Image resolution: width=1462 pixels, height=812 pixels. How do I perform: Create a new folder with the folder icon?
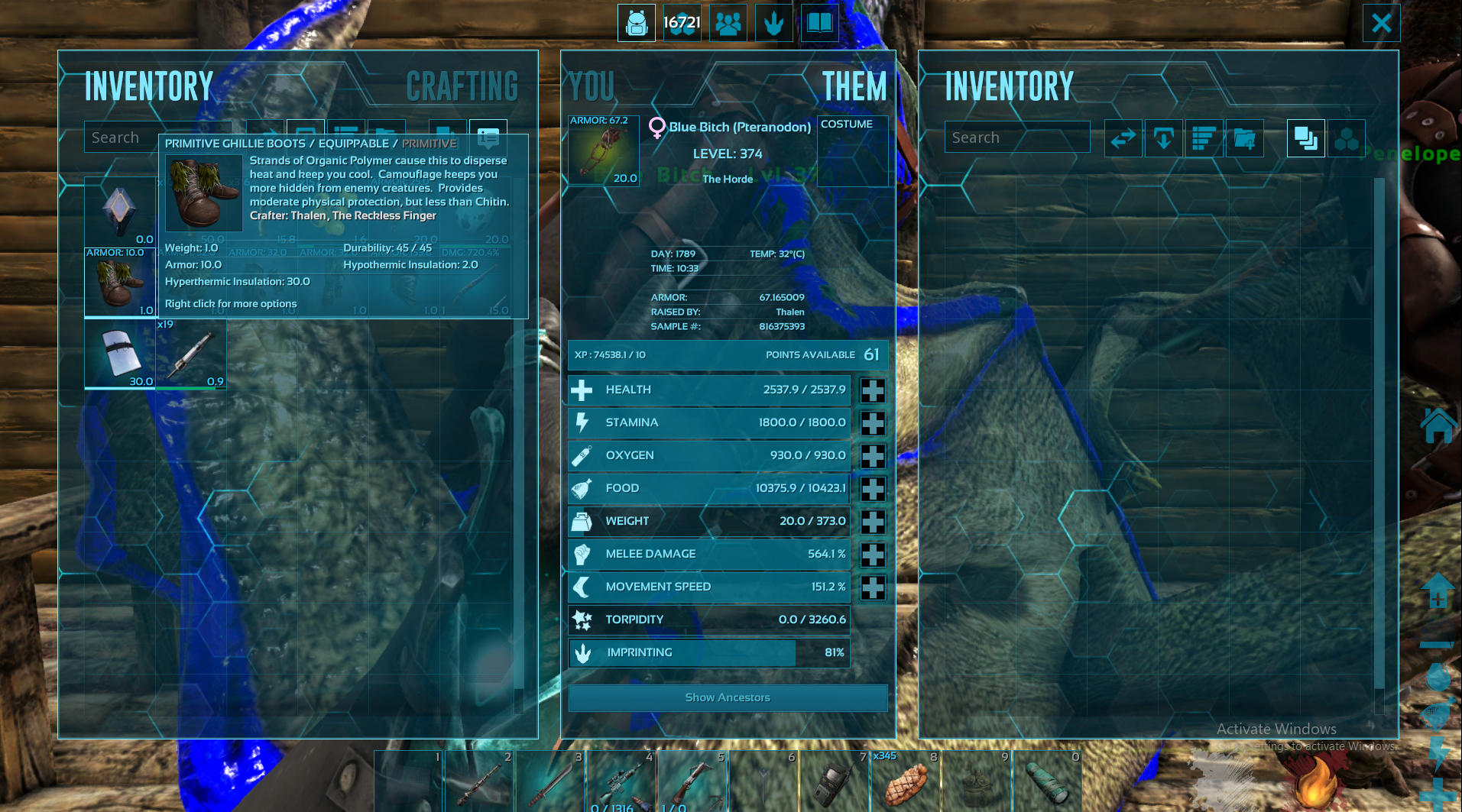click(1245, 138)
